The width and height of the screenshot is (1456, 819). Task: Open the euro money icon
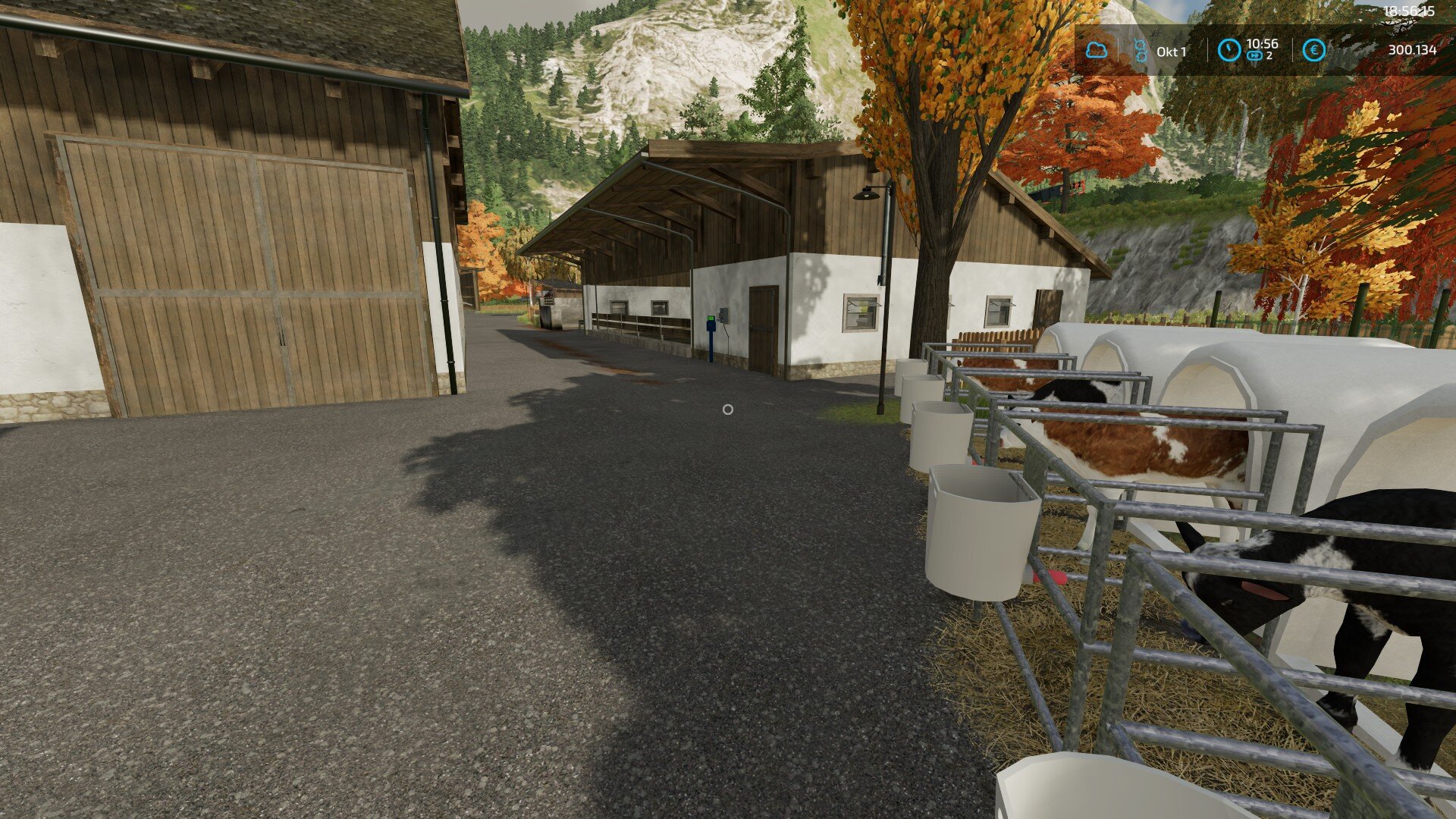(x=1313, y=50)
